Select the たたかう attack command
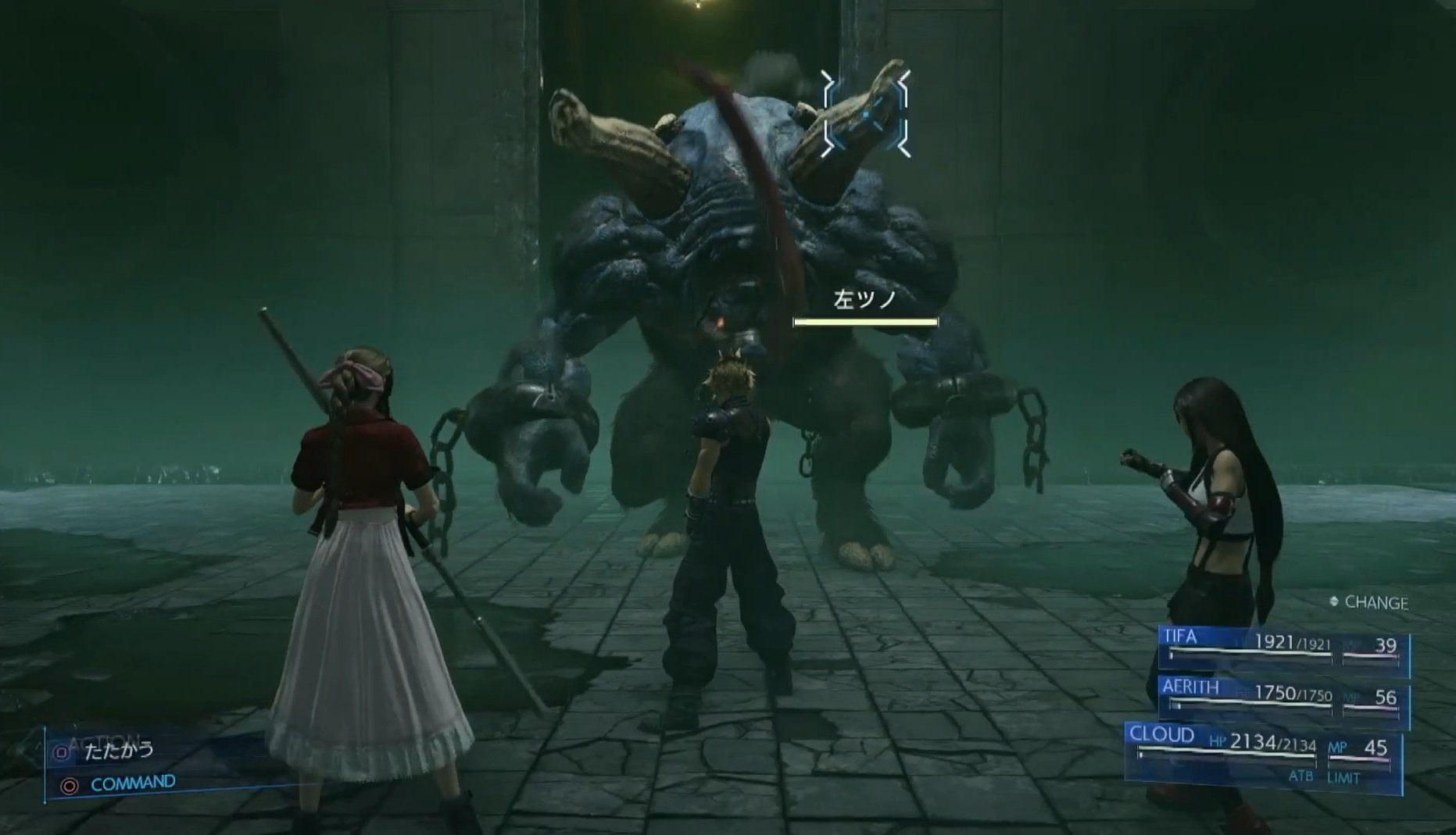This screenshot has width=1456, height=835. 119,751
